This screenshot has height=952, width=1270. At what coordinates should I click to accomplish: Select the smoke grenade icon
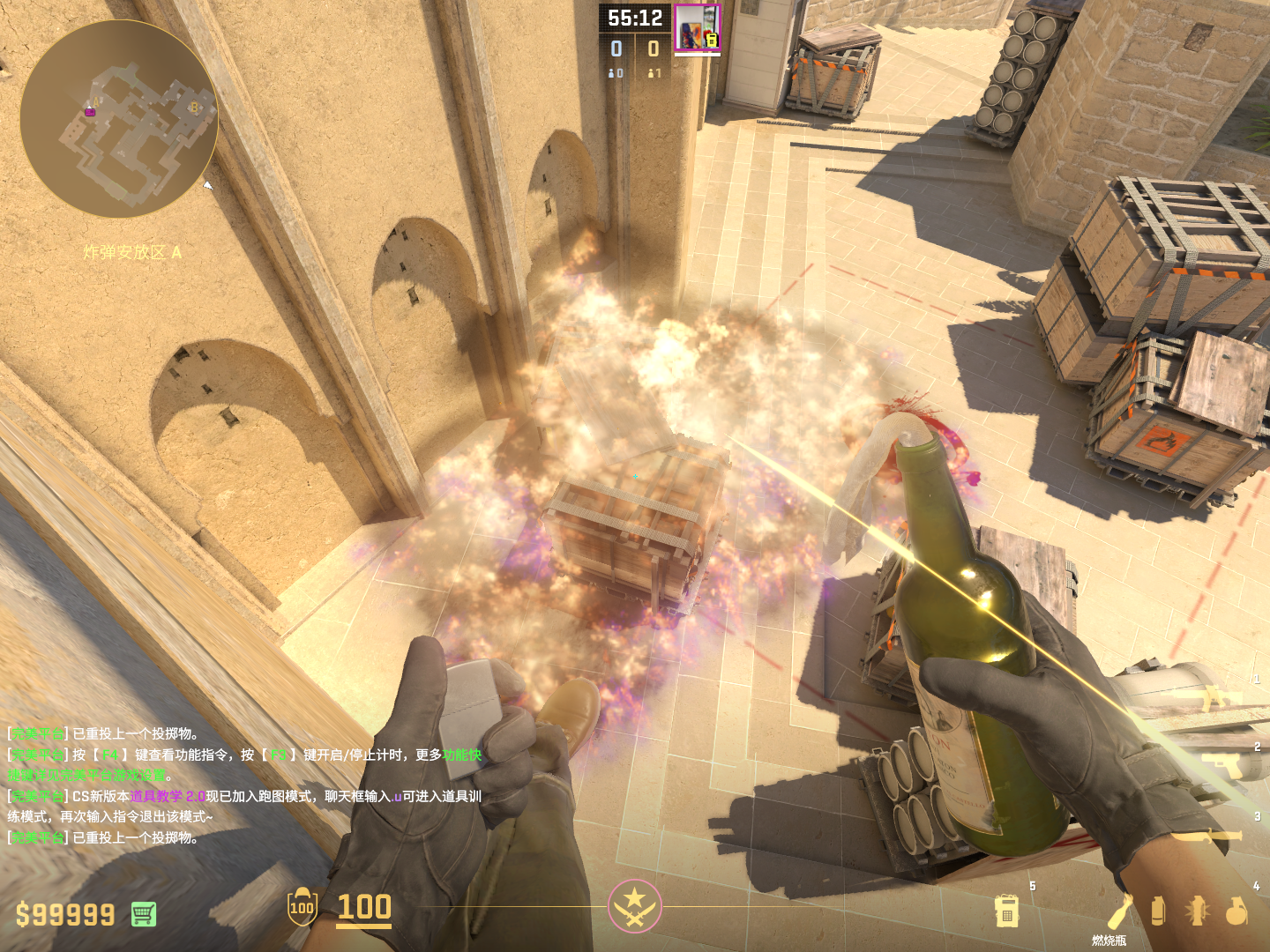1158,911
